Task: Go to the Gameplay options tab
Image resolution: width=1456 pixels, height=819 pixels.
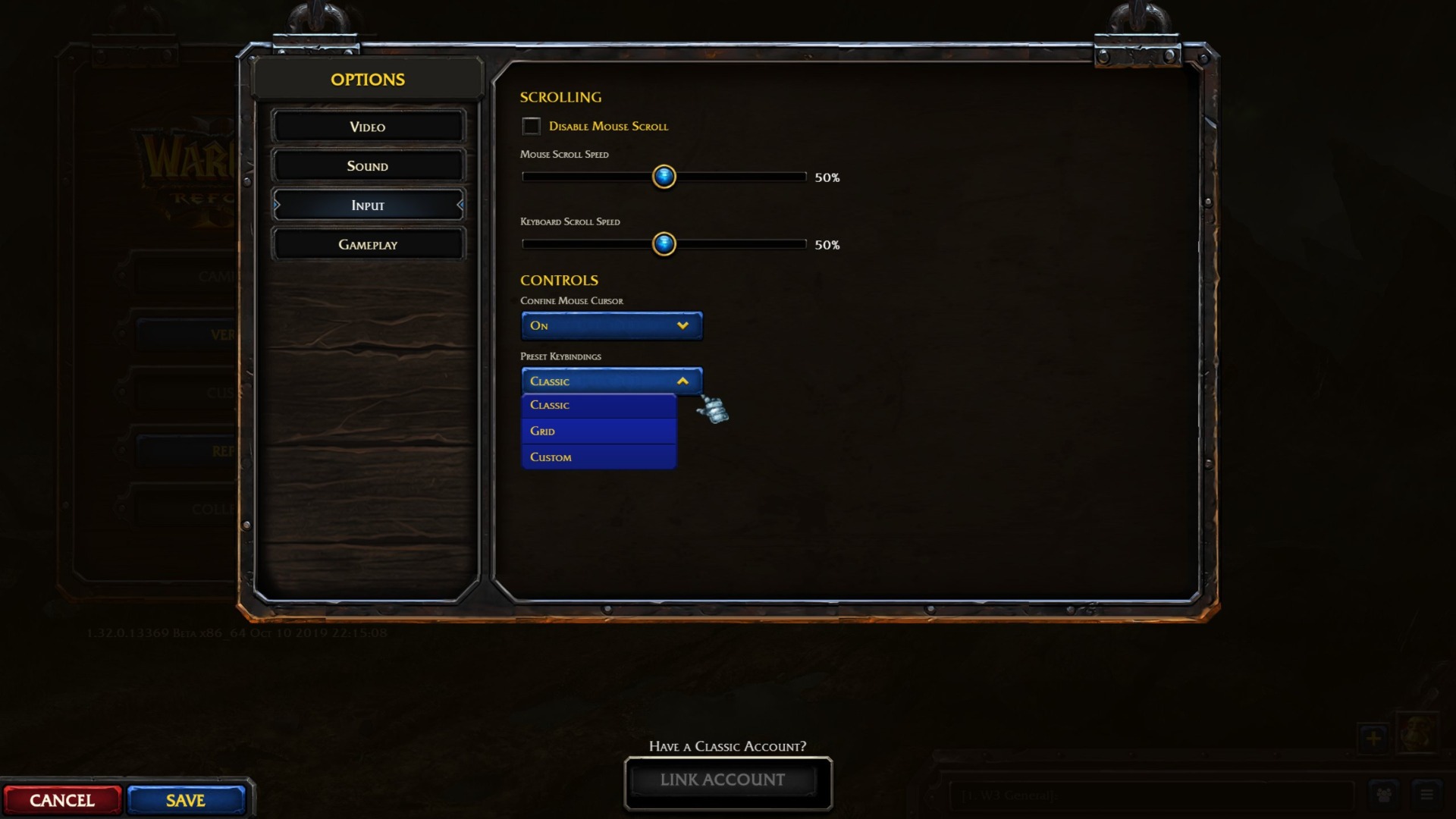Action: point(368,245)
